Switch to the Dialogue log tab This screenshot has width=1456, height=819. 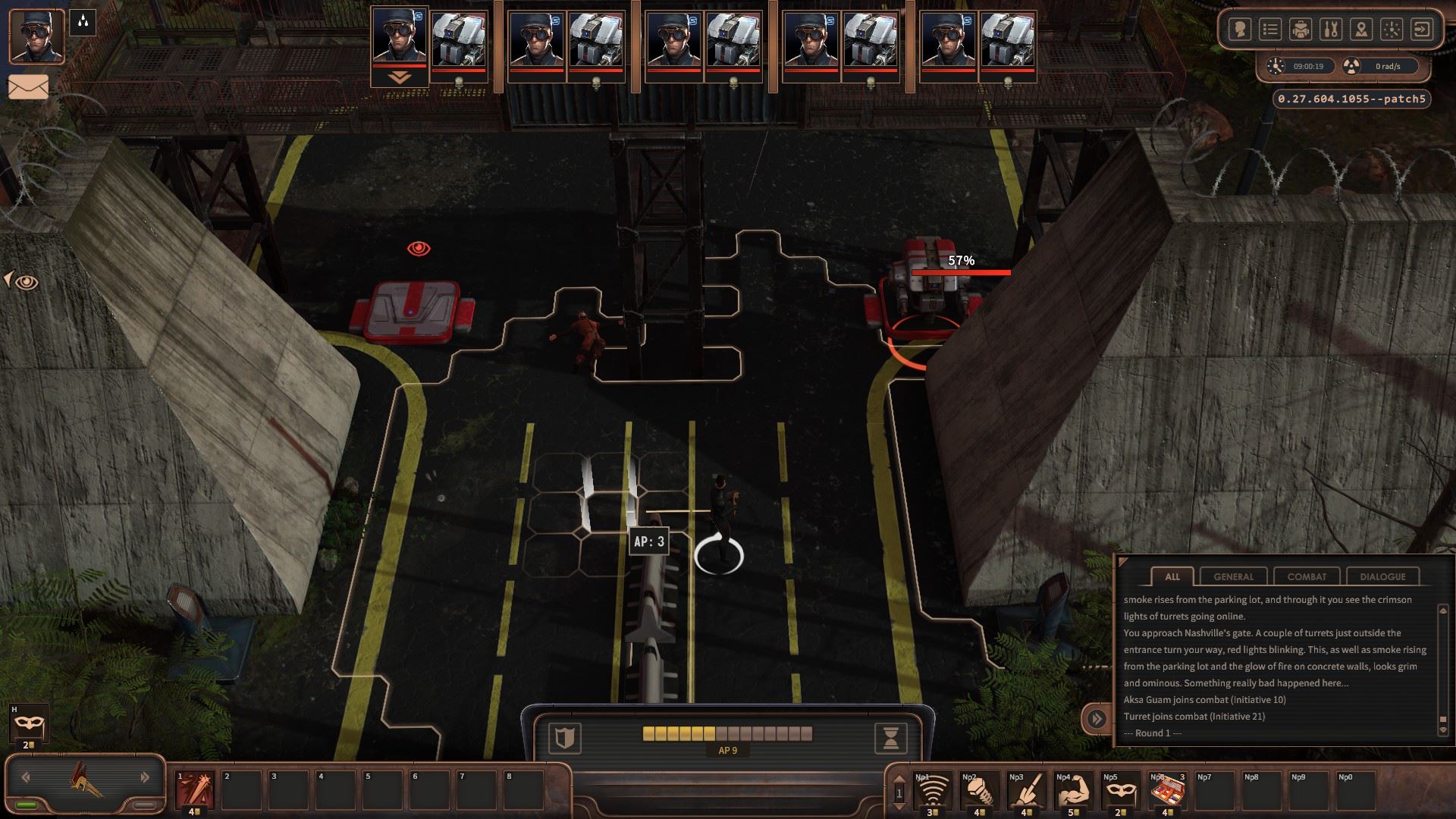pyautogui.click(x=1382, y=576)
